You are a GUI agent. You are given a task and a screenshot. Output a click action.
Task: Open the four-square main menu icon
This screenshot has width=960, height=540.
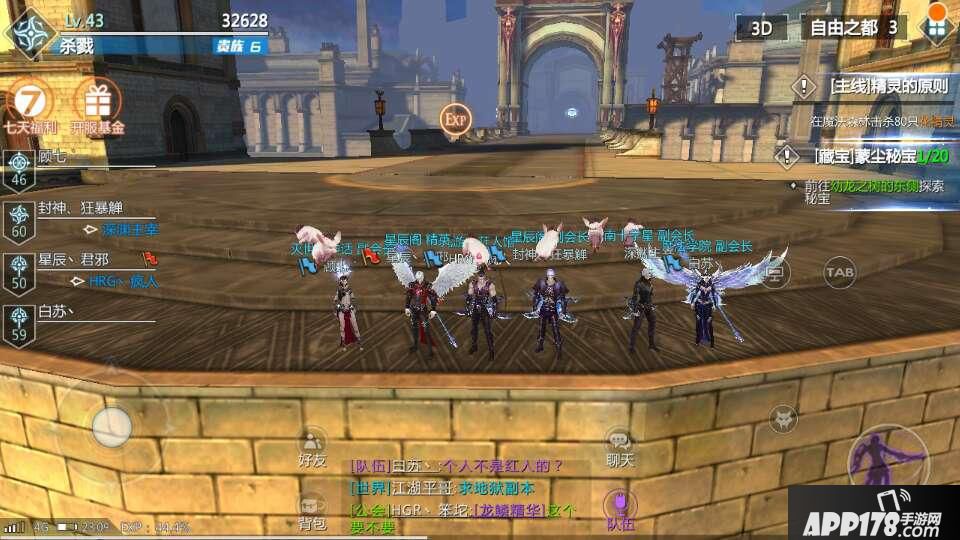point(935,27)
